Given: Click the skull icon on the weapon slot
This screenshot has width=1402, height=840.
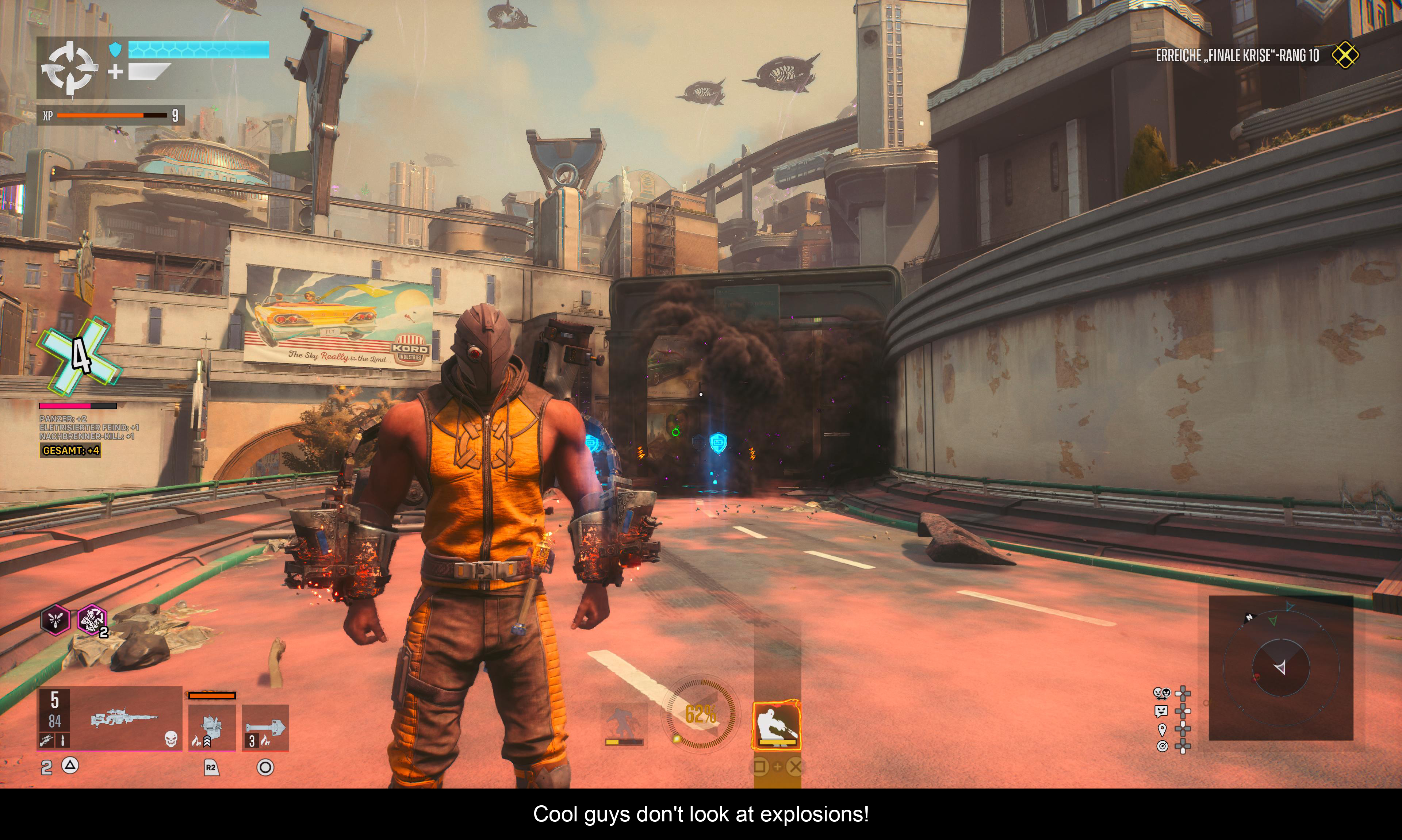Looking at the screenshot, I should pos(171,739).
